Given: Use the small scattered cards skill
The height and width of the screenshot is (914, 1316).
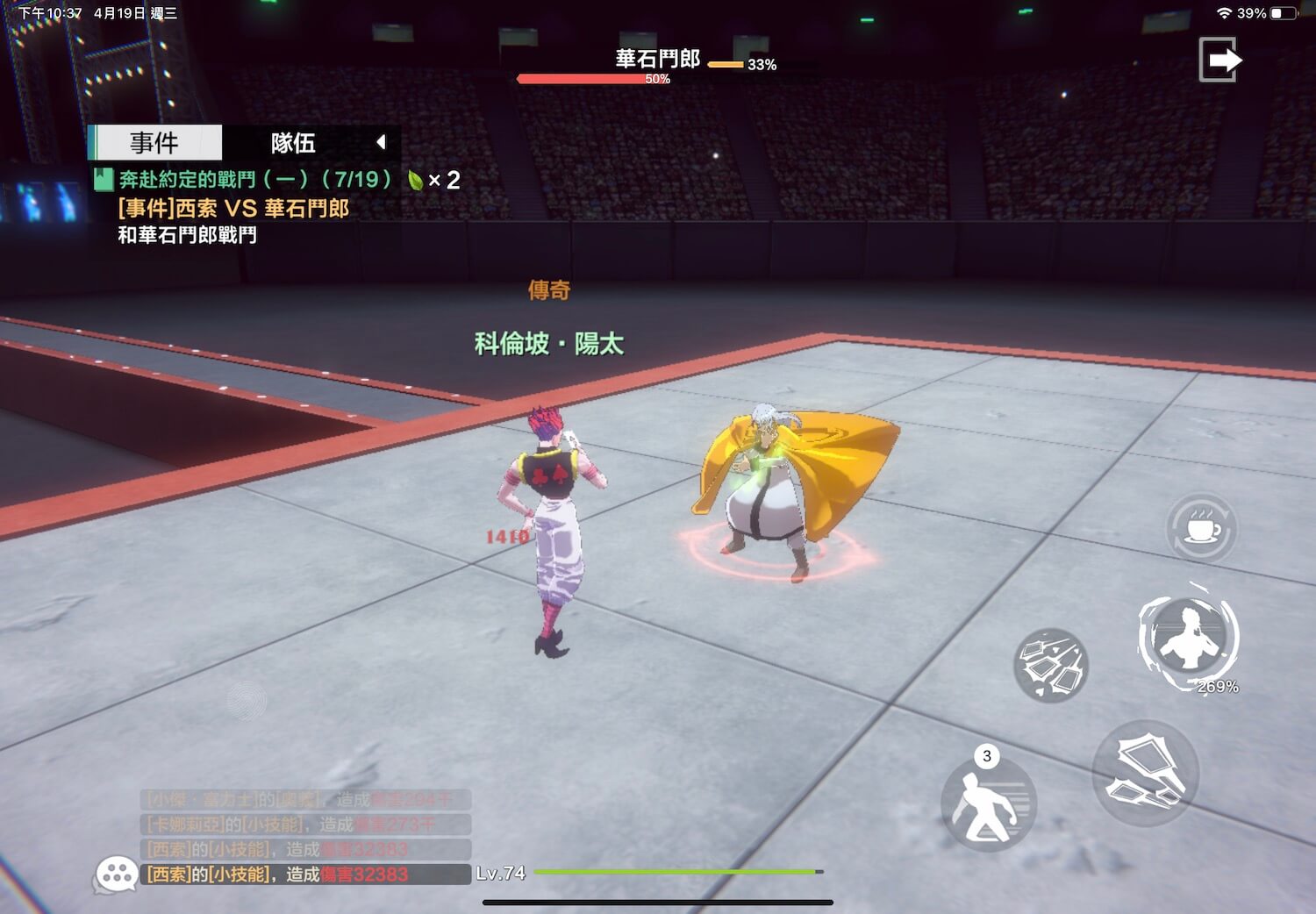Looking at the screenshot, I should [x=1050, y=665].
